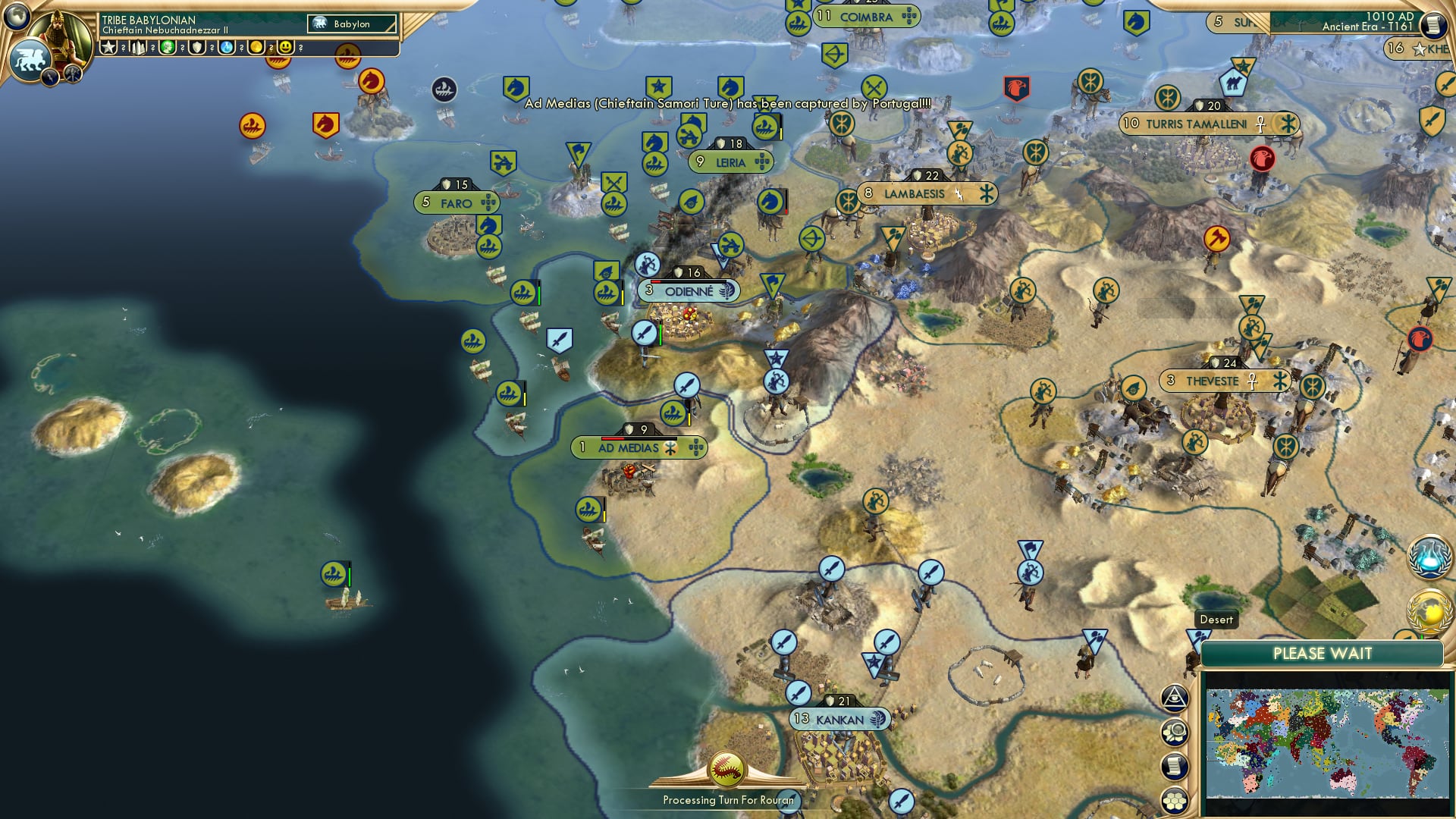Image resolution: width=1456 pixels, height=819 pixels.
Task: Click the science flask icon in the ratings bar
Action: point(227,48)
